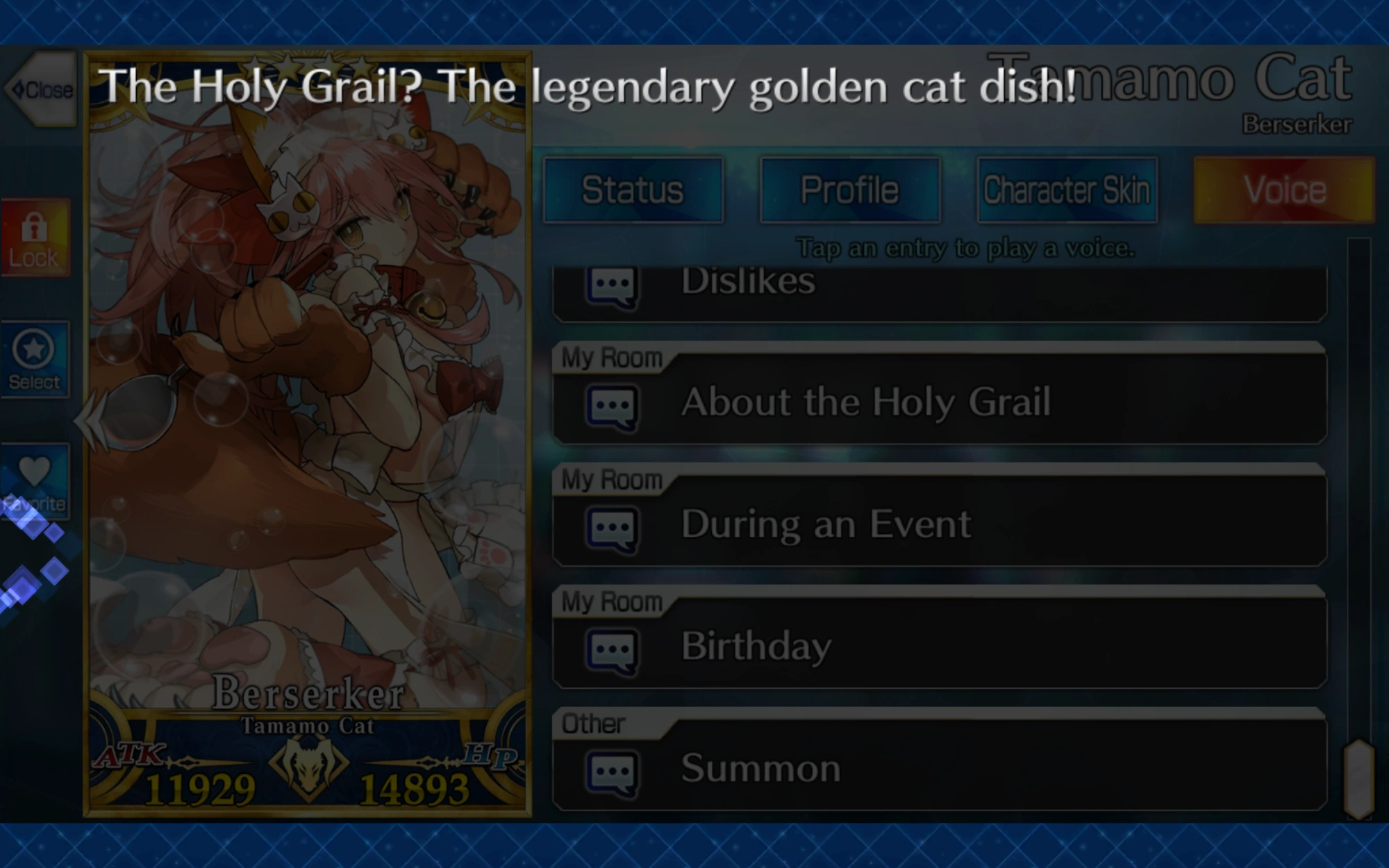The image size is (1389, 868).
Task: Switch to the Status tab
Action: tap(633, 189)
